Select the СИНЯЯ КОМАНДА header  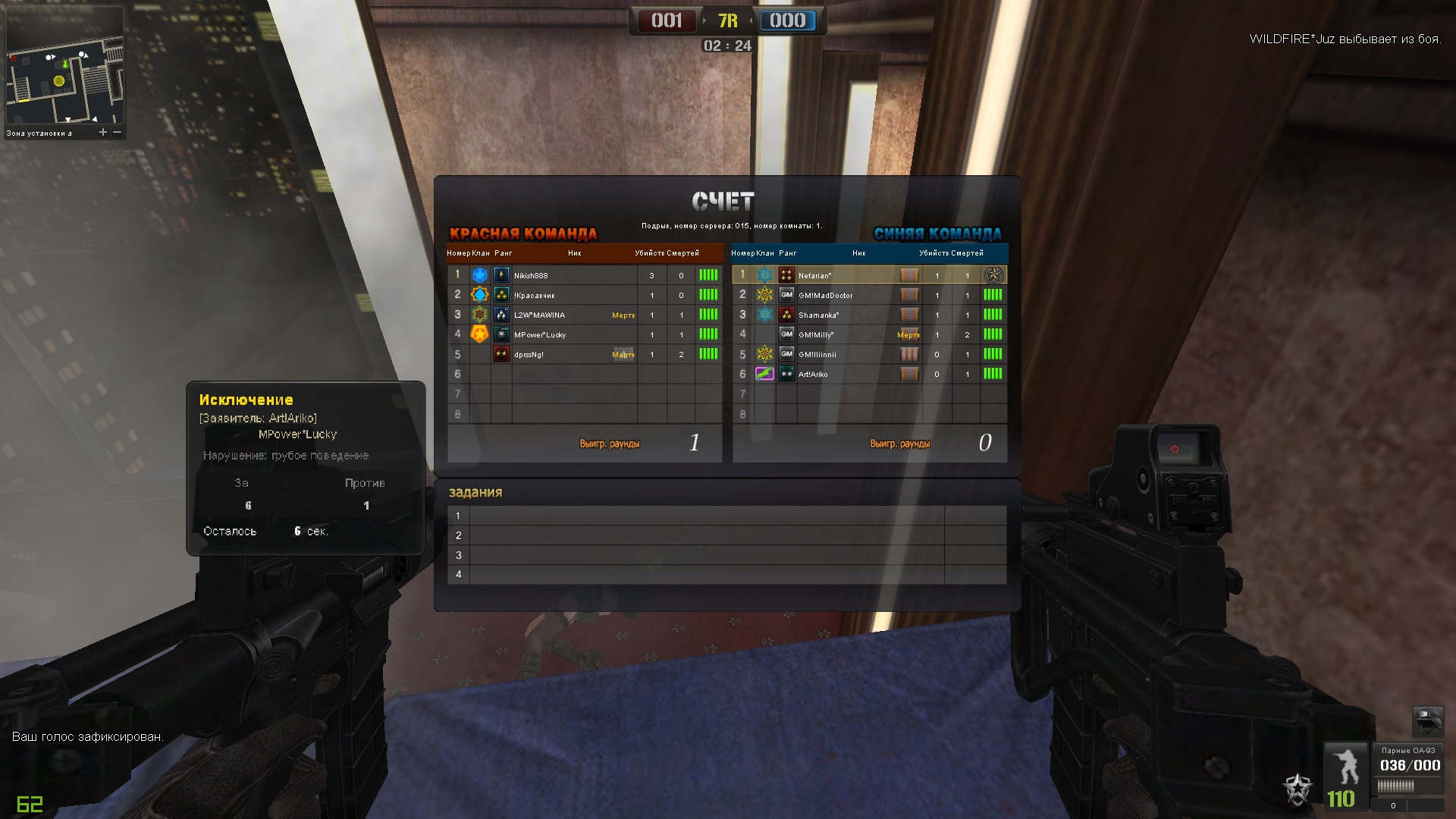[939, 233]
